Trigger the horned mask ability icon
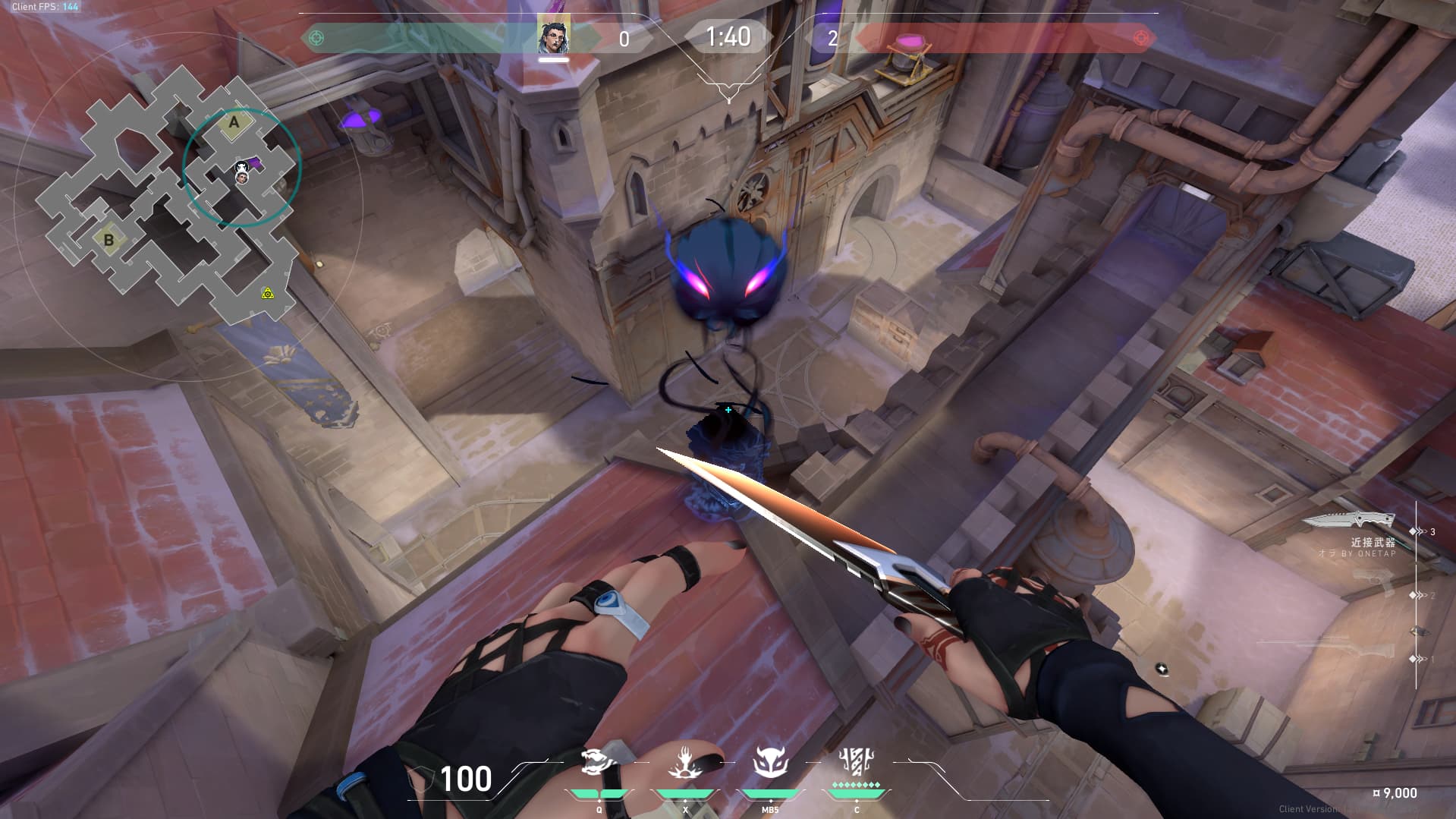The height and width of the screenshot is (819, 1456). pyautogui.click(x=771, y=763)
